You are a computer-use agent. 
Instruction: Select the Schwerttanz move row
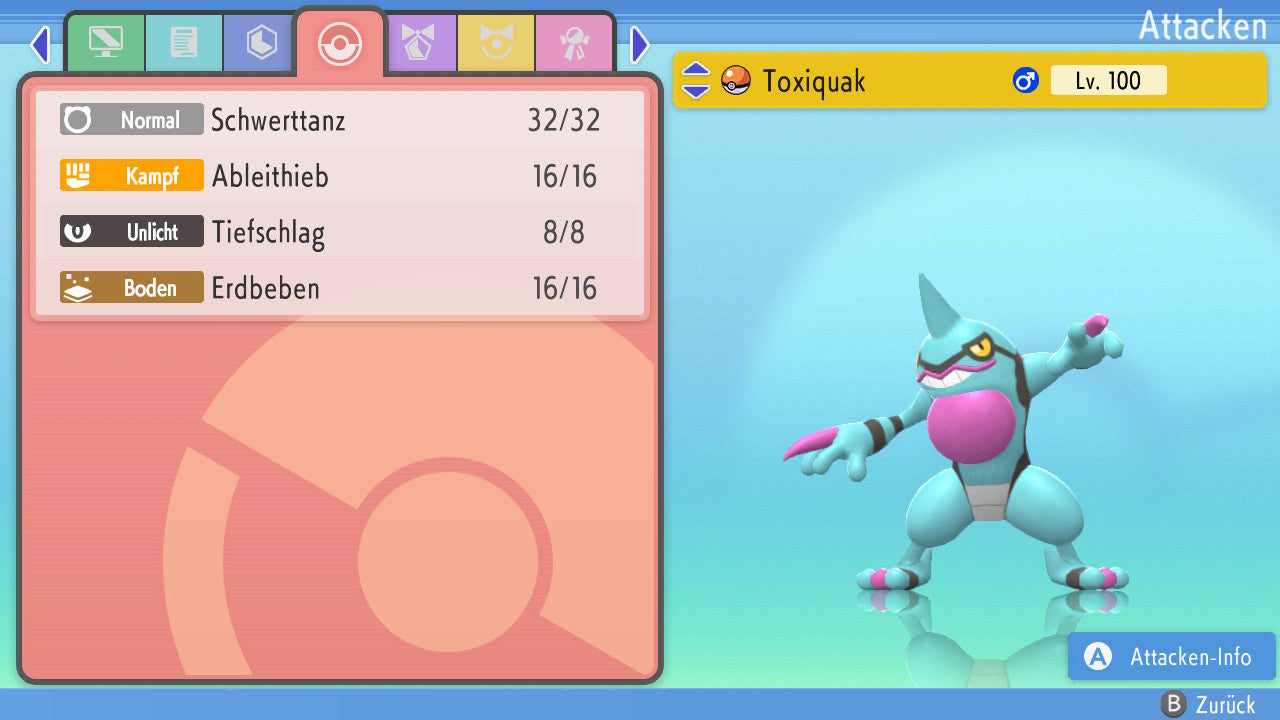click(340, 120)
